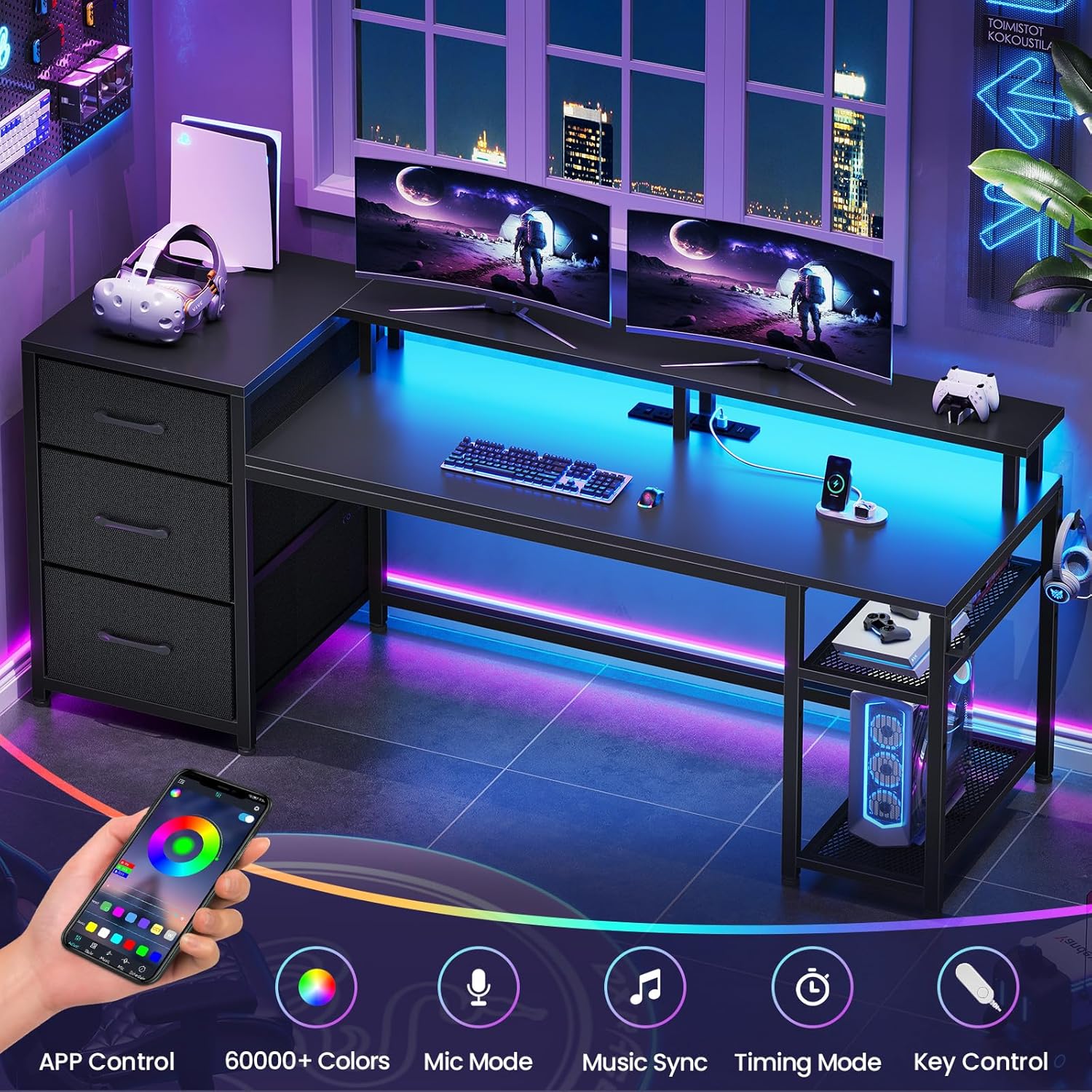The width and height of the screenshot is (1092, 1092).
Task: Open the Schedule tab in the app
Action: 143,970
